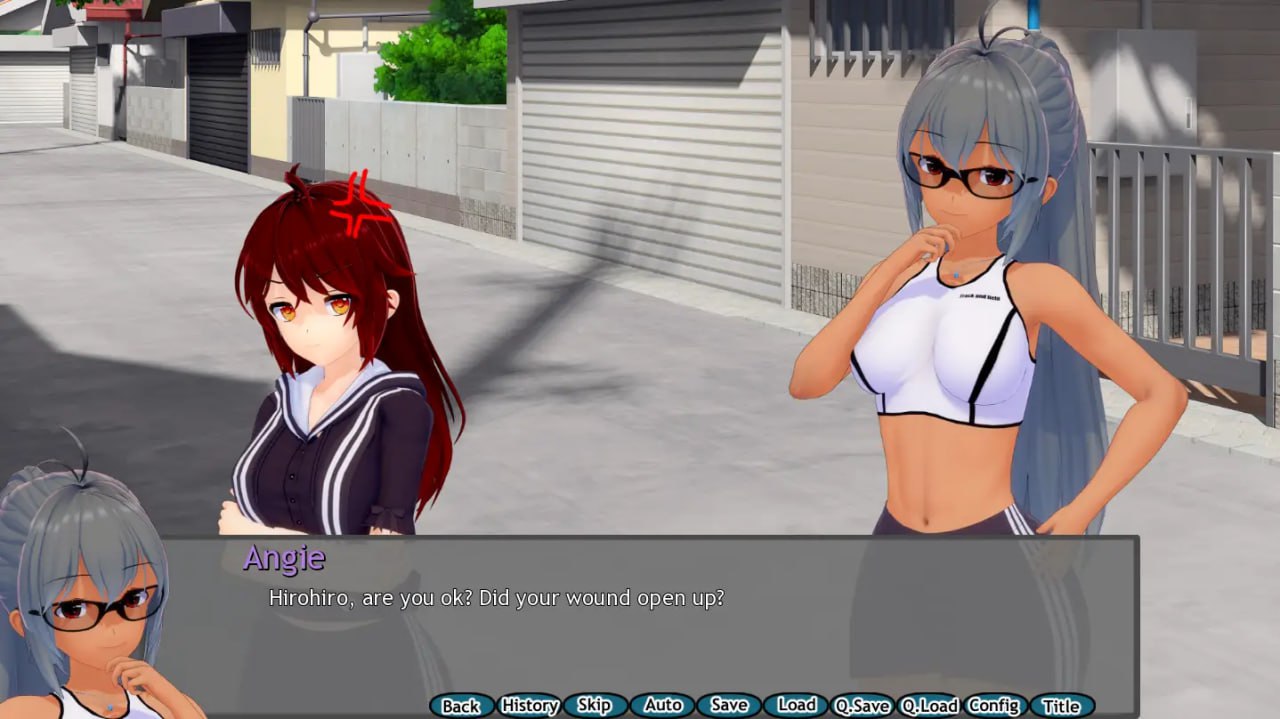1280x719 pixels.
Task: Open the Config settings
Action: (994, 706)
